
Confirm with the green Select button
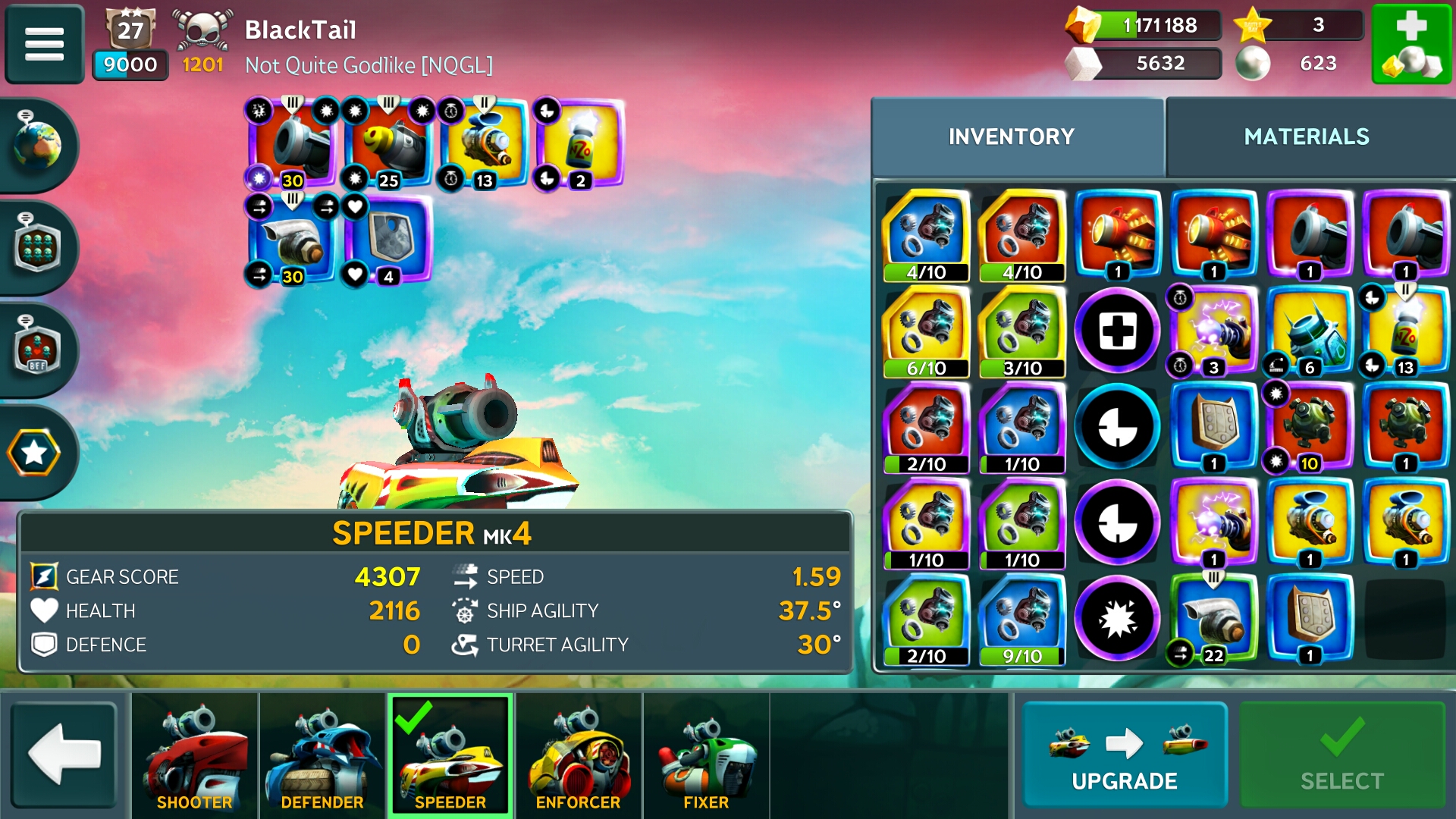(x=1341, y=755)
